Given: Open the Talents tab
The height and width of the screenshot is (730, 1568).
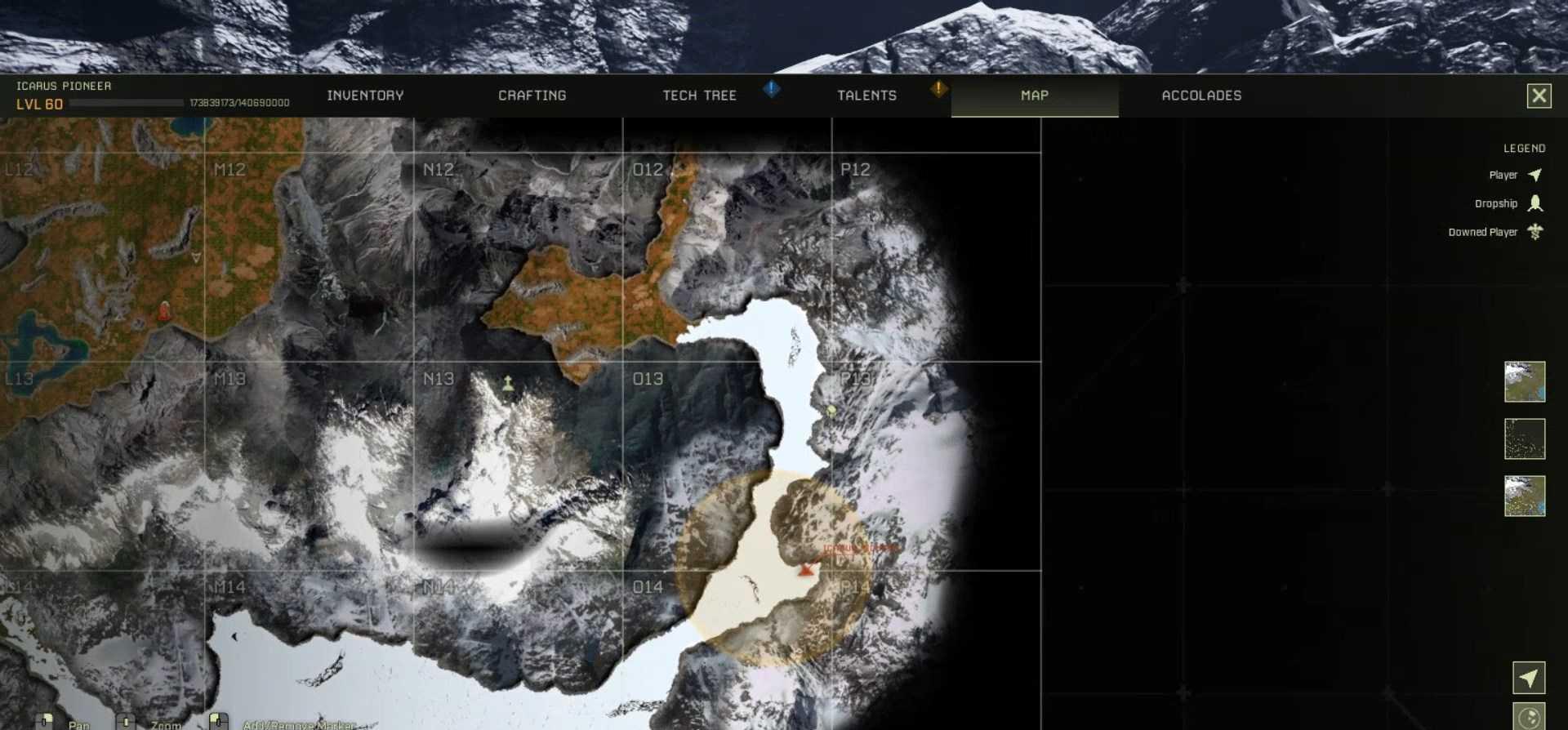Looking at the screenshot, I should click(866, 96).
